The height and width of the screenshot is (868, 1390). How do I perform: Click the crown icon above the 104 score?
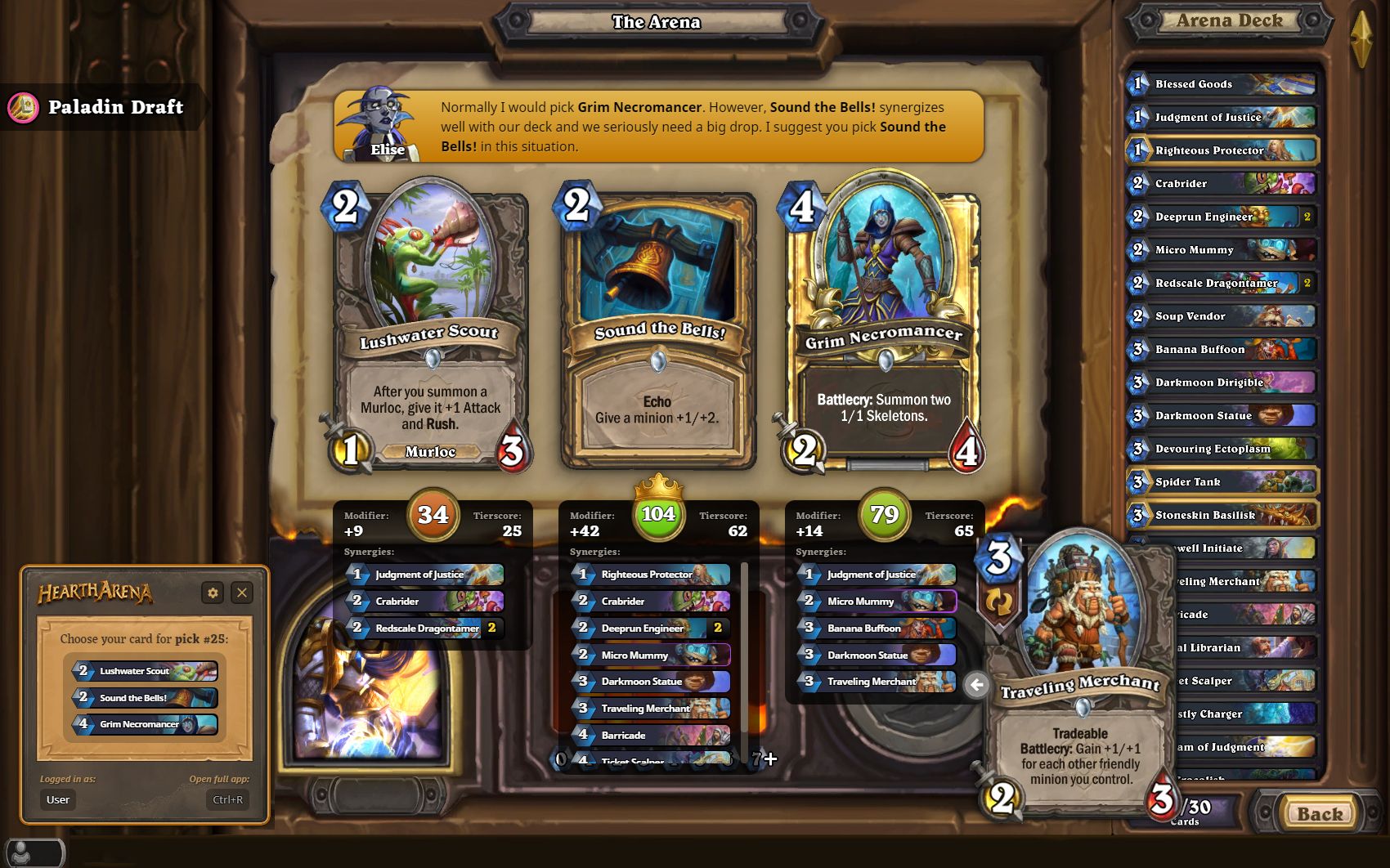tap(659, 488)
